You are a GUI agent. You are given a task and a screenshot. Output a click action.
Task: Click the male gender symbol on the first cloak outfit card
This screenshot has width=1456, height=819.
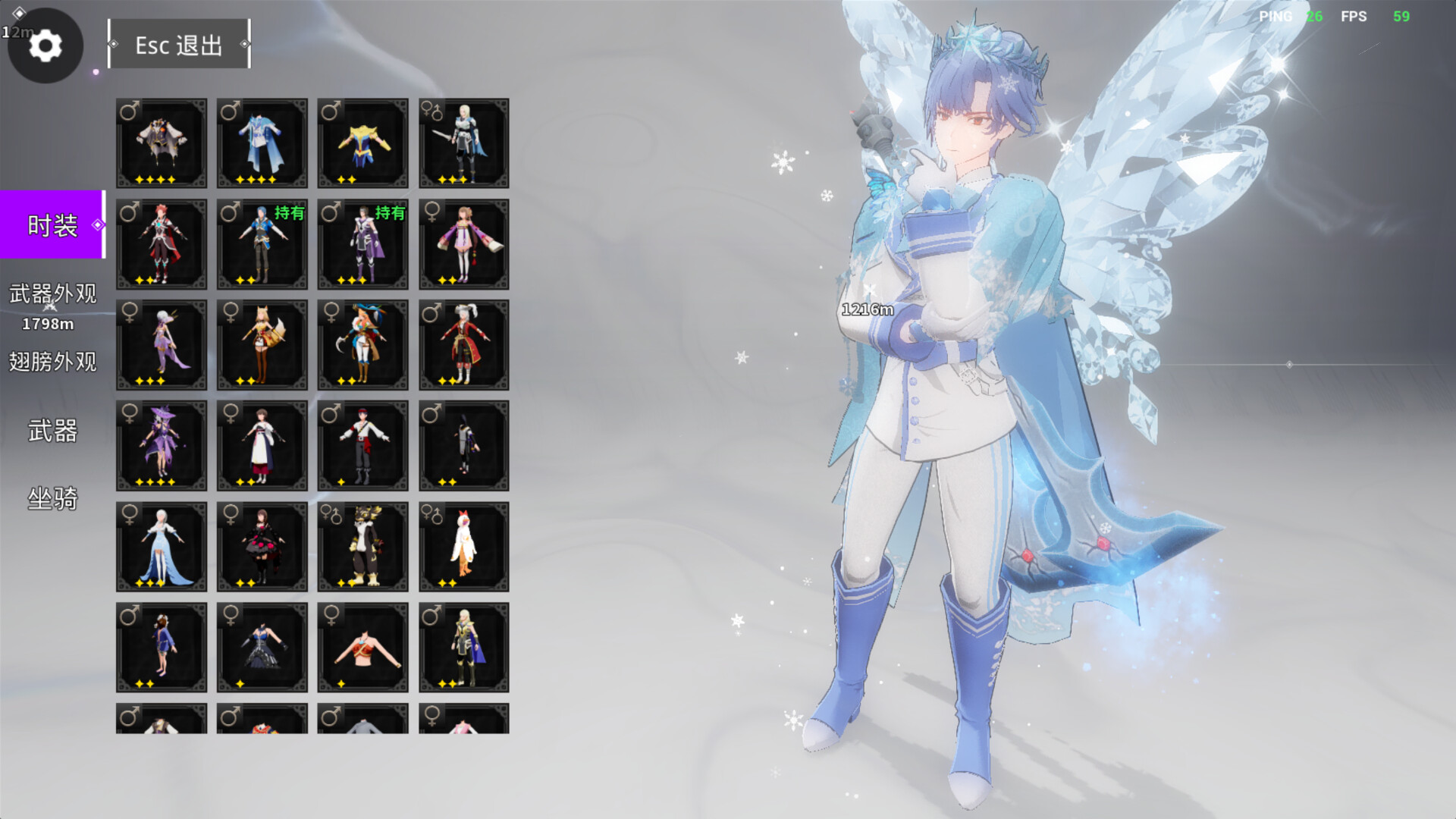pyautogui.click(x=130, y=111)
